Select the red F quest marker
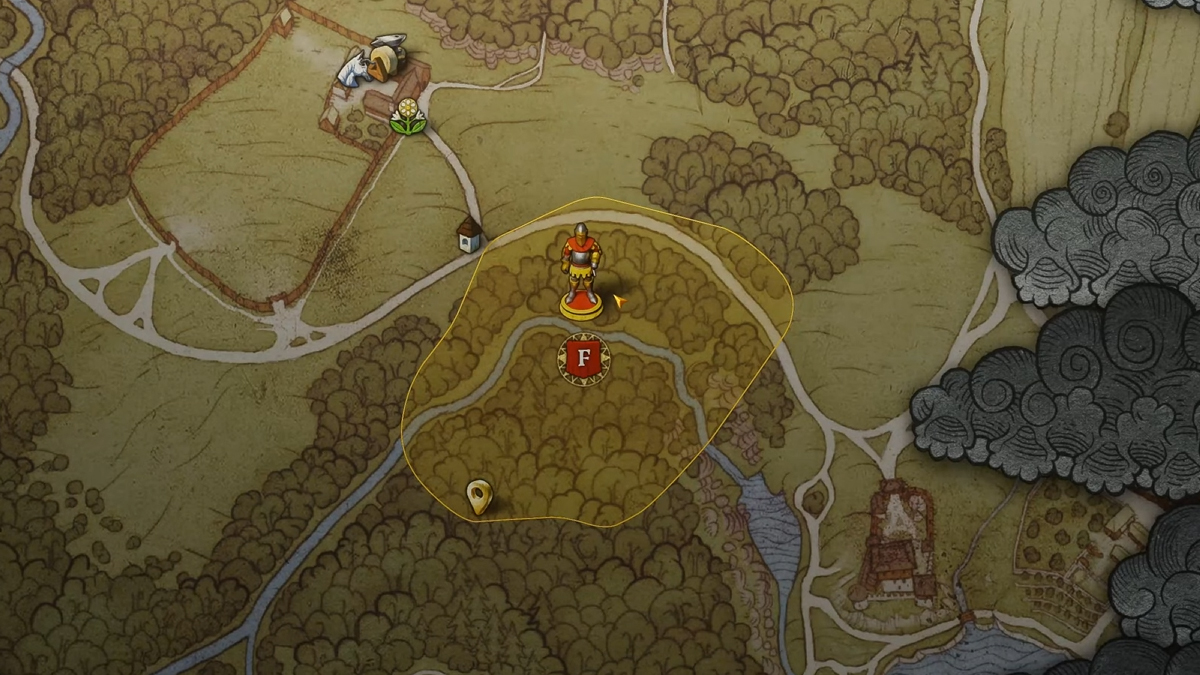Viewport: 1200px width, 675px height. tap(583, 359)
